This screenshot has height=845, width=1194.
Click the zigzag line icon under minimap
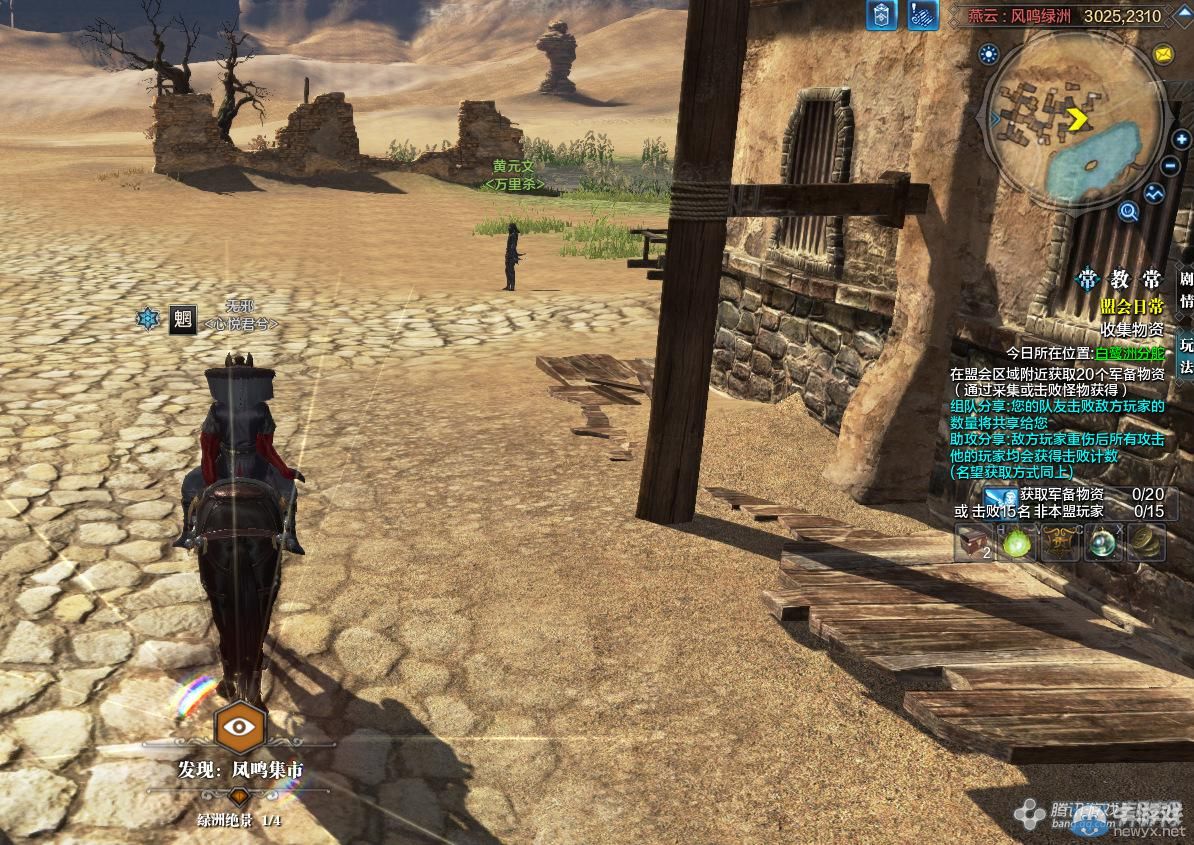1155,193
